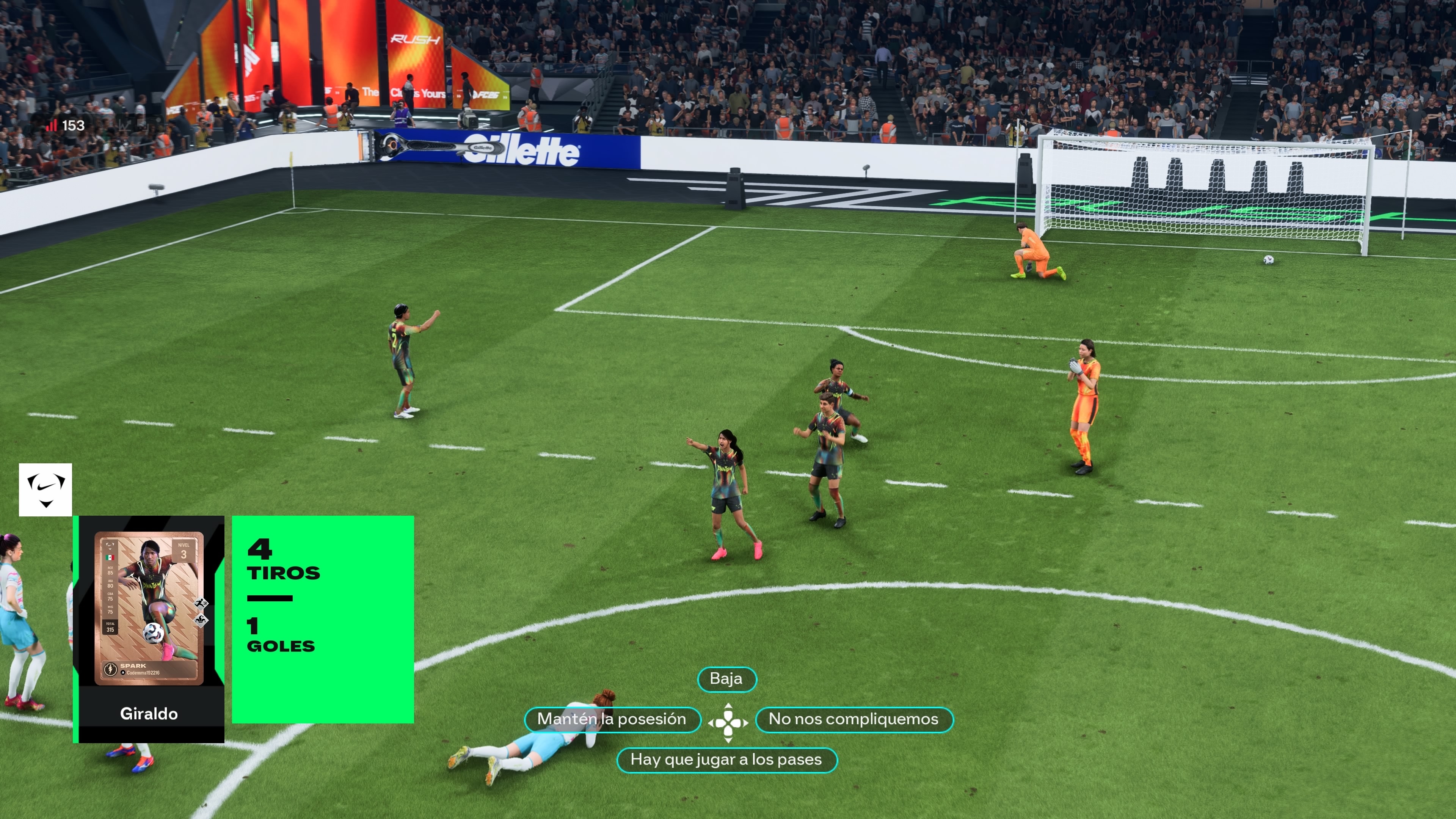1456x819 pixels.
Task: Choose "Mantén la posesión" quick chat message
Action: (x=612, y=720)
